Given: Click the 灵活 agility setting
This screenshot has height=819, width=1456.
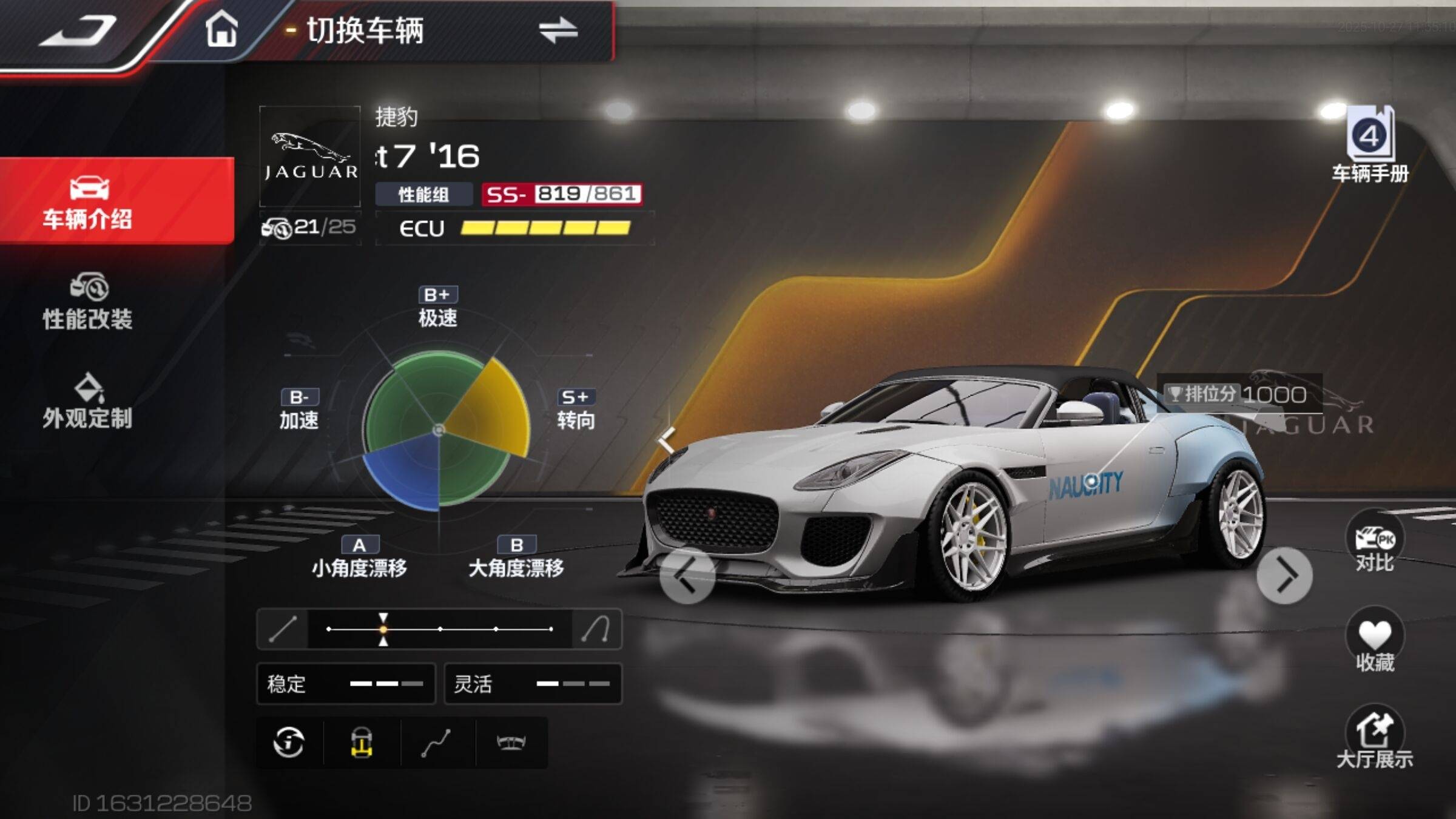Looking at the screenshot, I should point(533,684).
